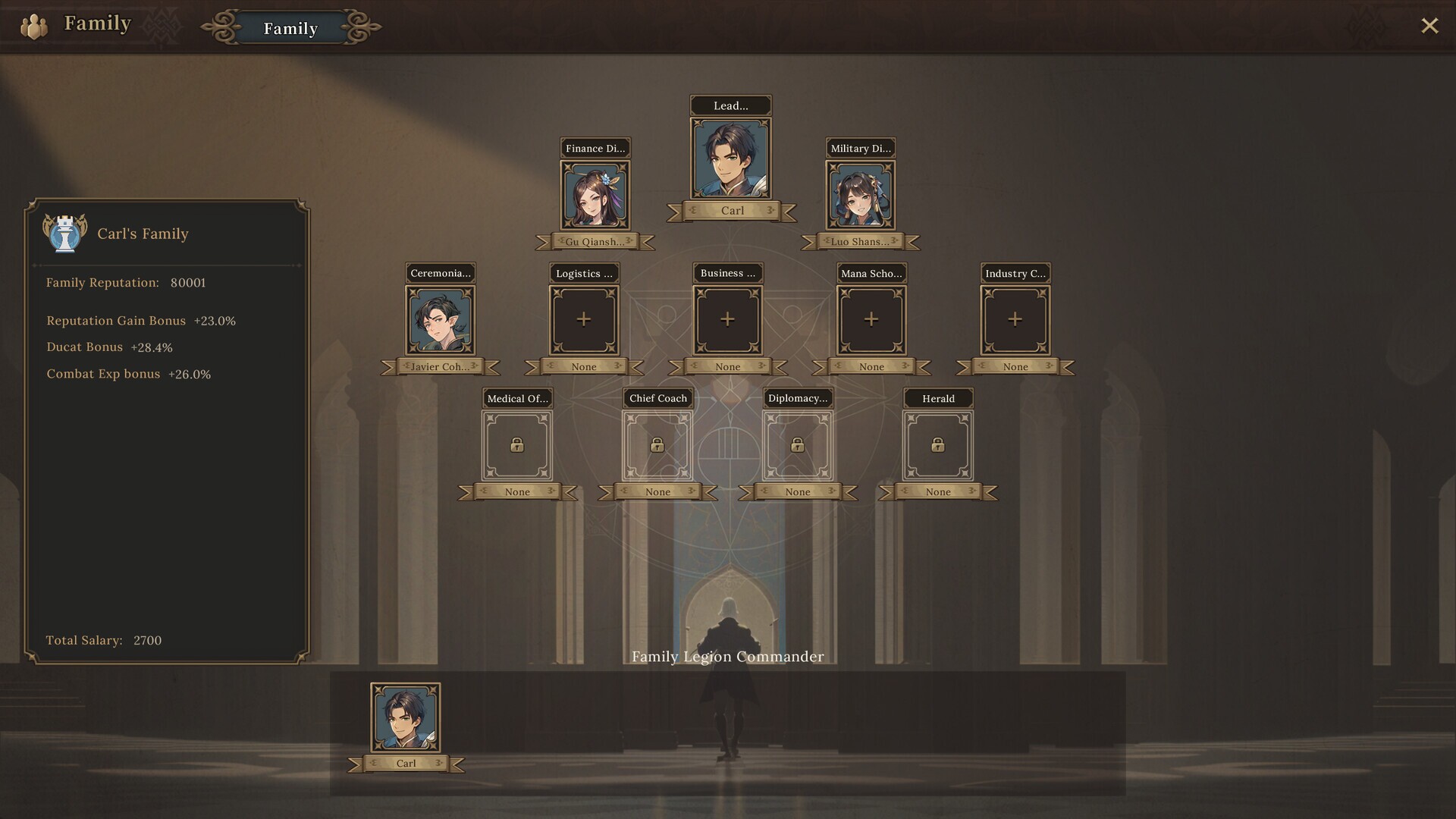Expand the empty Business position slot
Viewport: 1456px width, 819px height.
[x=726, y=319]
